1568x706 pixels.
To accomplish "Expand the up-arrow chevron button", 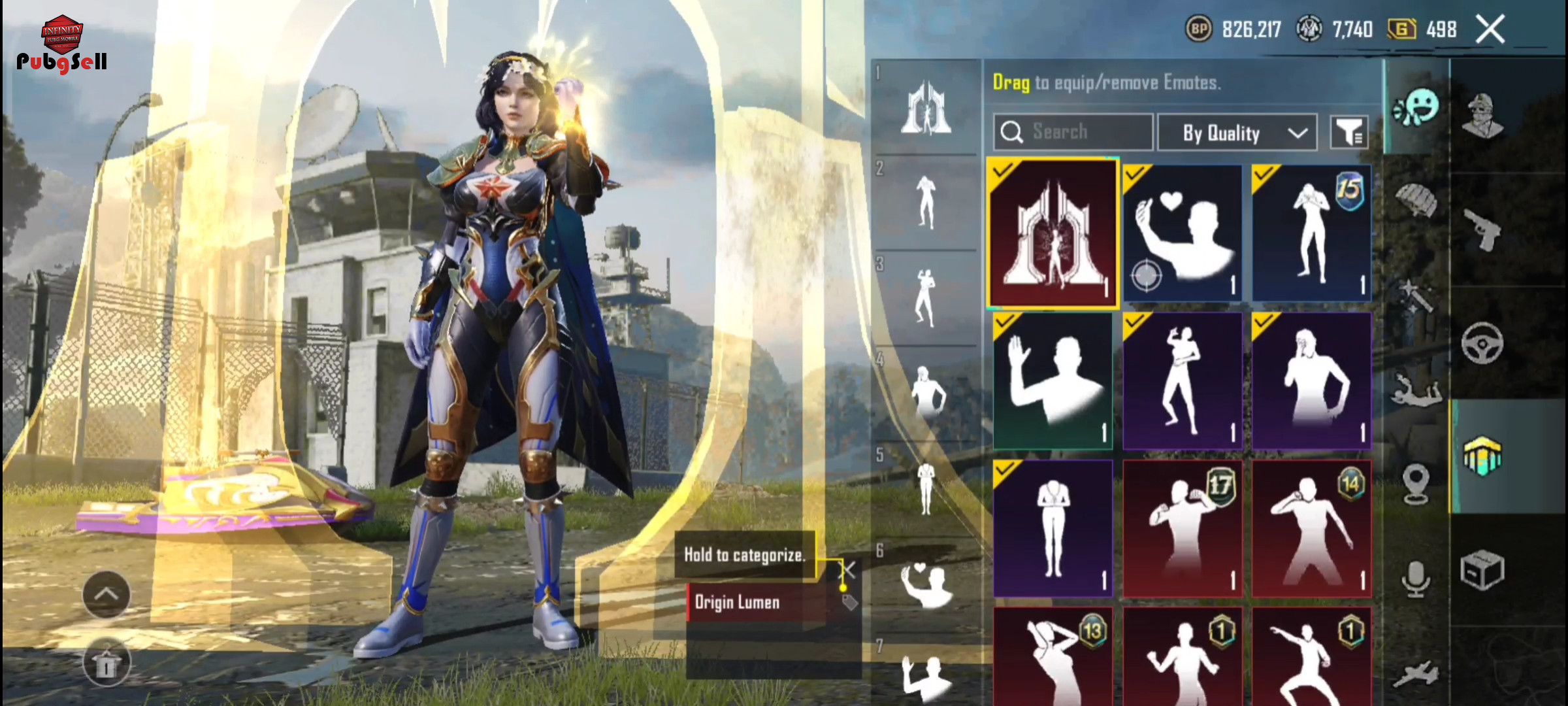I will (106, 594).
